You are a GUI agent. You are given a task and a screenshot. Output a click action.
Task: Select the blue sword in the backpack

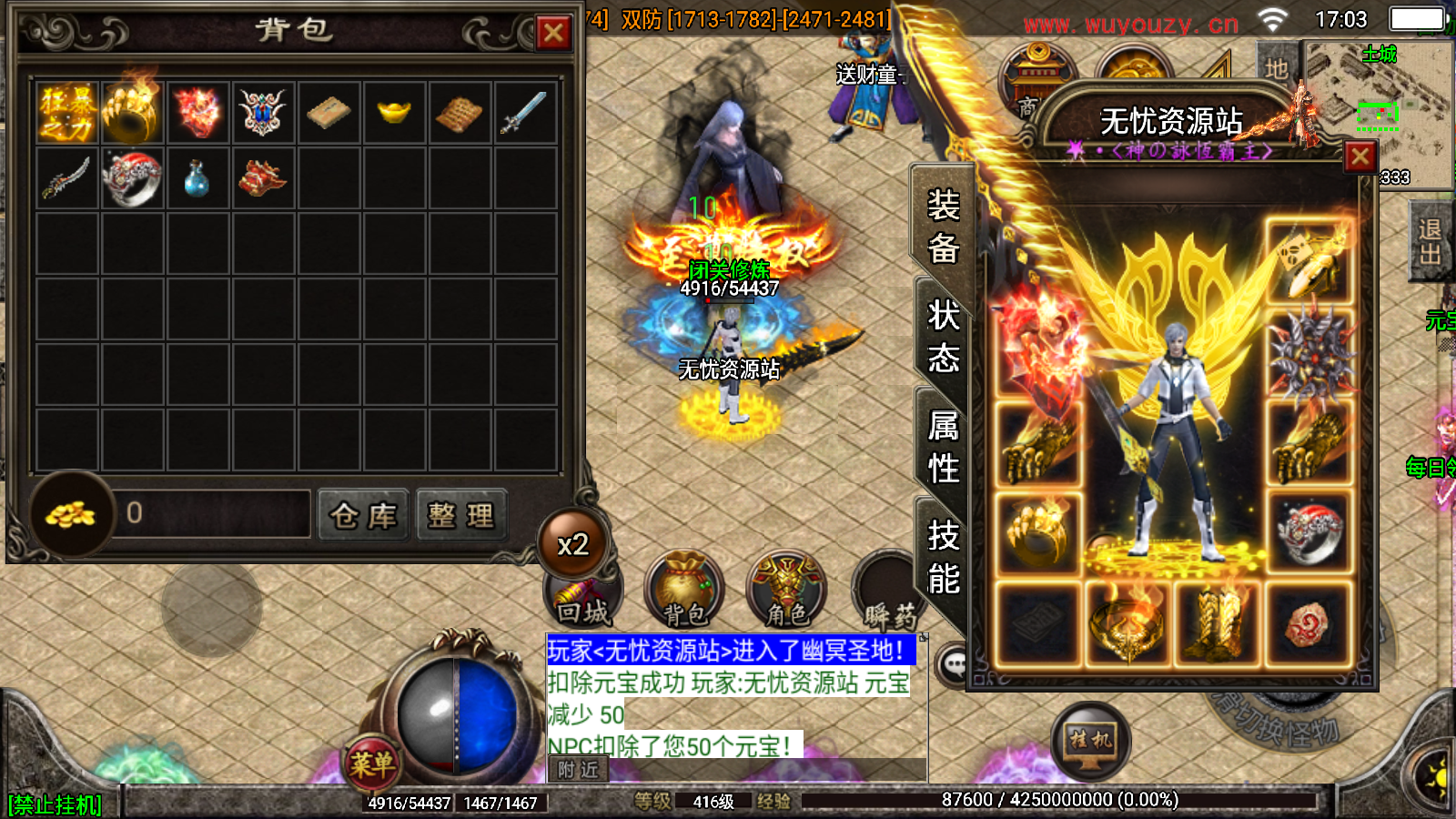pos(524,113)
